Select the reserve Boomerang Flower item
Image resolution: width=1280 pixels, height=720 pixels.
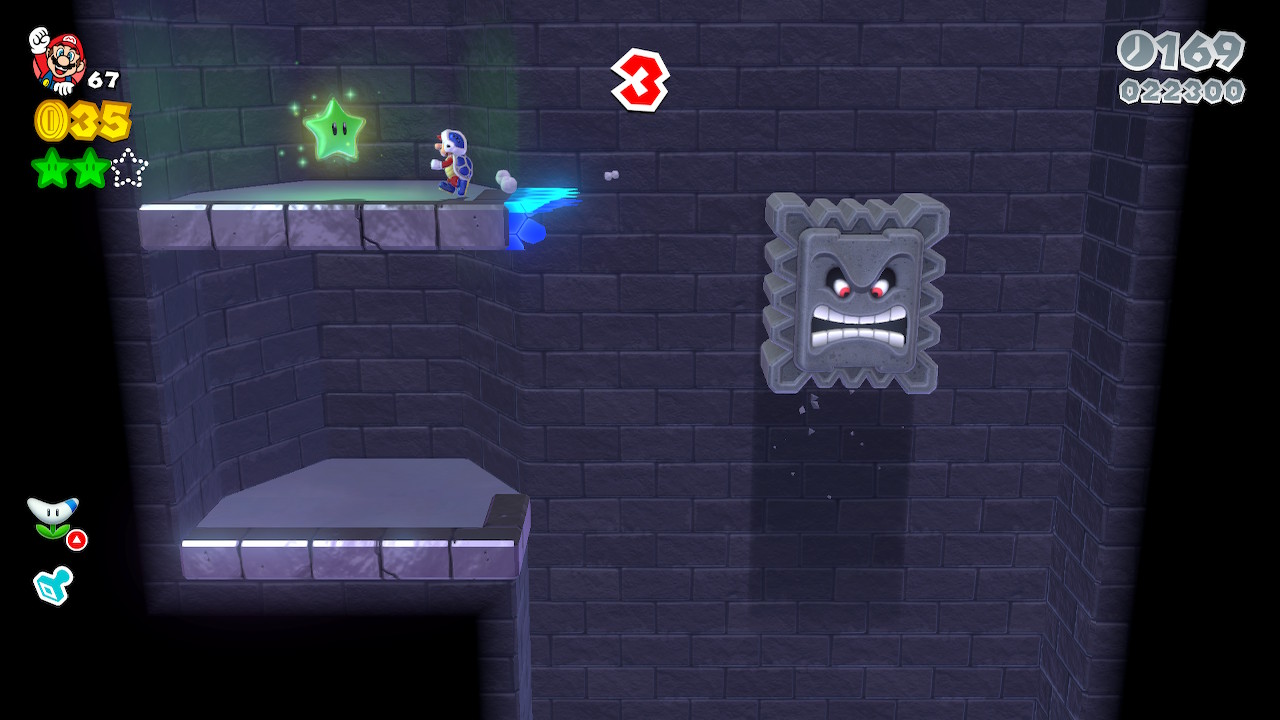pos(53,517)
